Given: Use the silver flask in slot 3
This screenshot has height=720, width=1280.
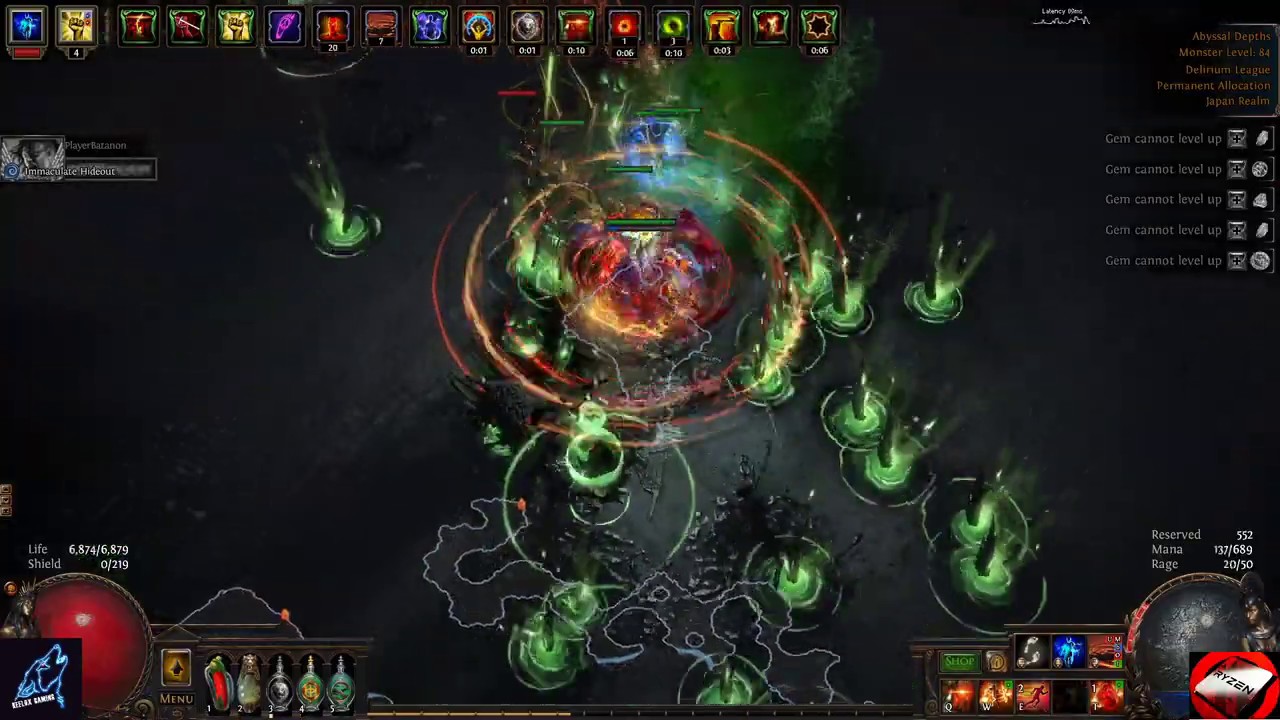Looking at the screenshot, I should 279,682.
